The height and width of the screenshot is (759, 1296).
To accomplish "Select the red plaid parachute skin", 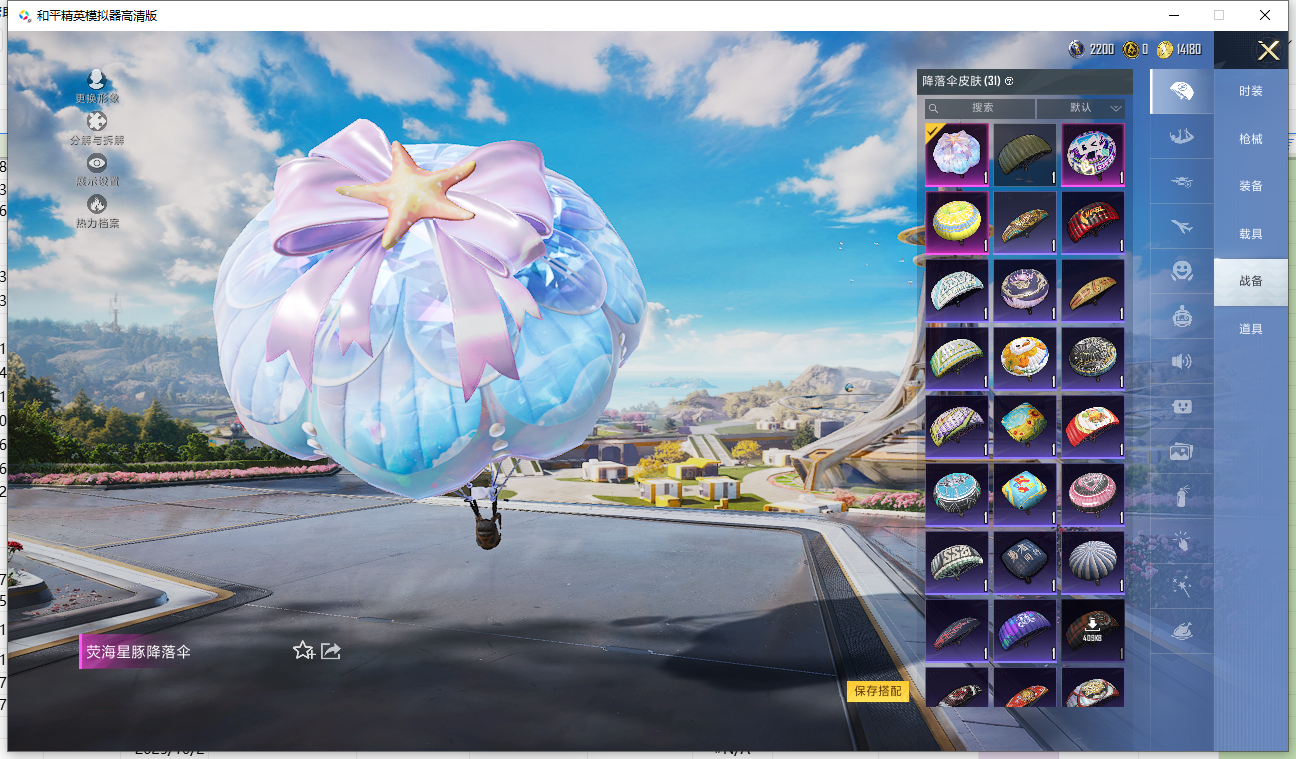I will (1093, 223).
